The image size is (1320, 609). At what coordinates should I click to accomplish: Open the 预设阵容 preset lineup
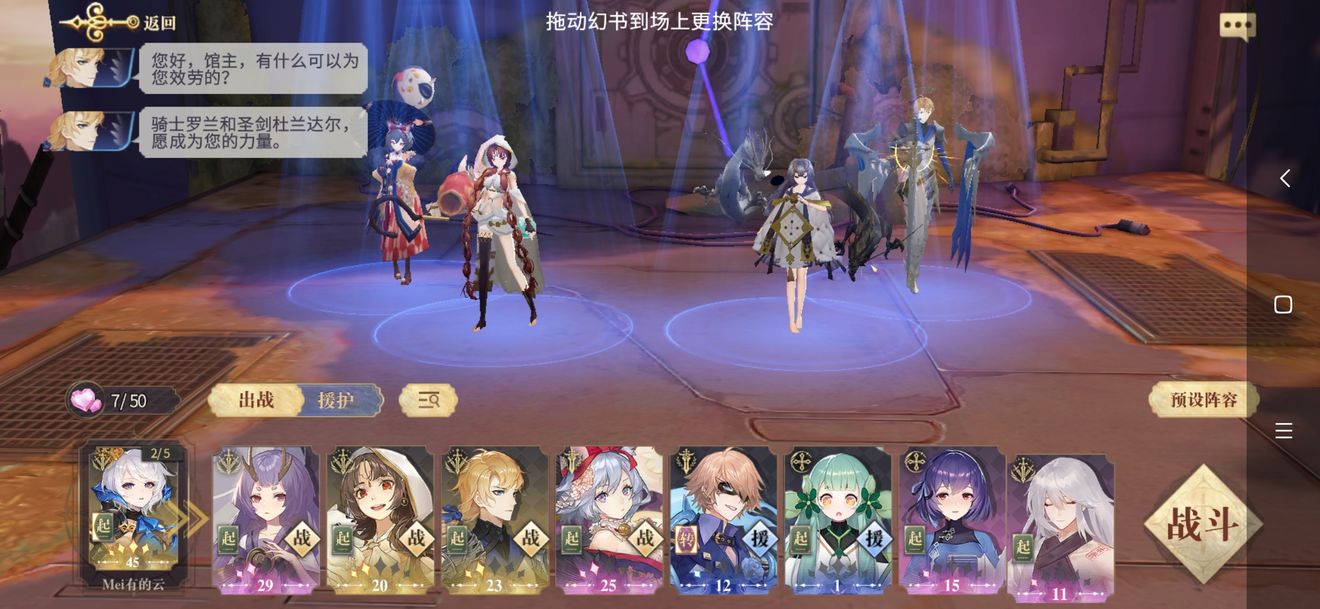click(x=1204, y=400)
